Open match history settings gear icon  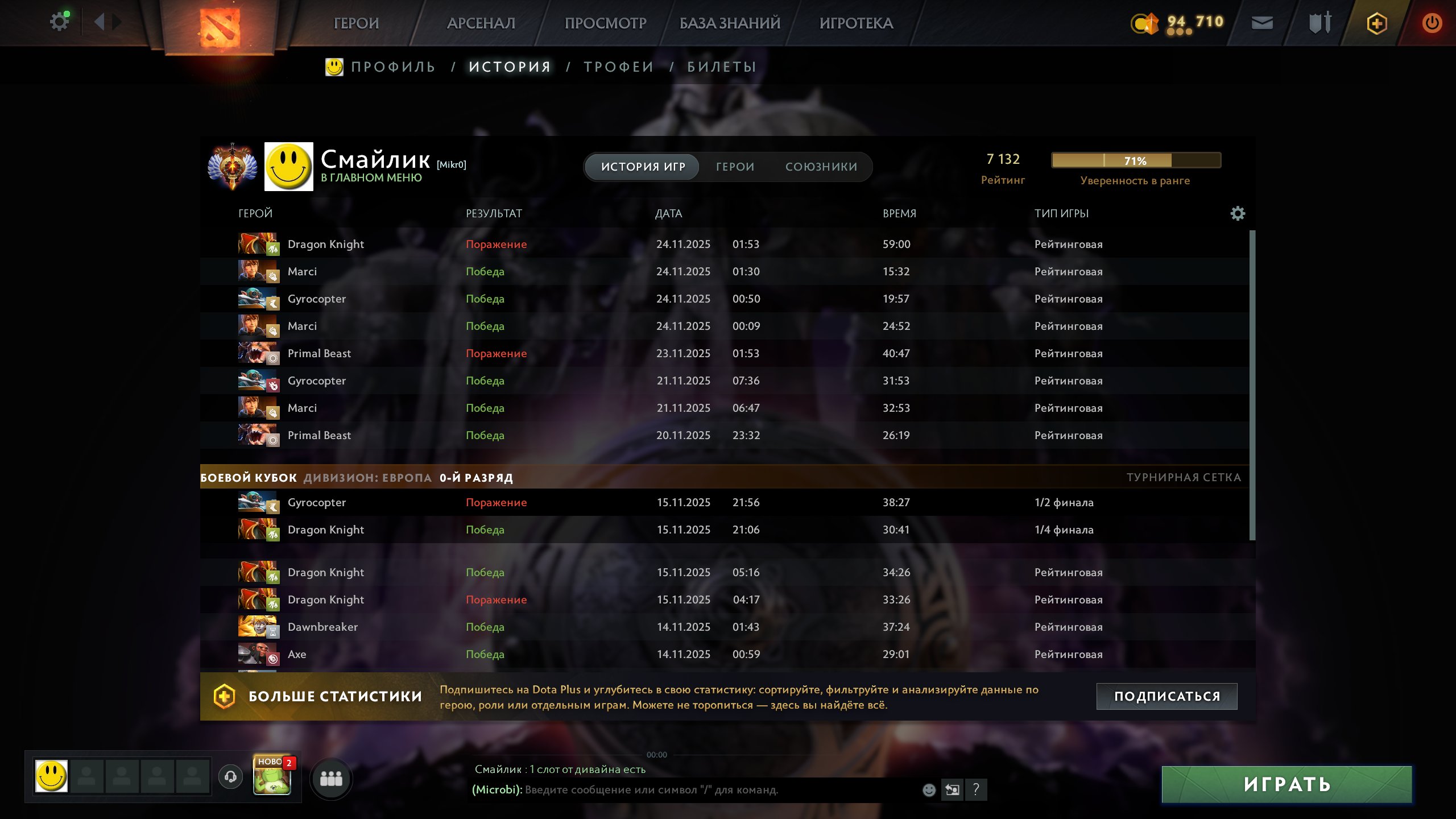click(1238, 213)
